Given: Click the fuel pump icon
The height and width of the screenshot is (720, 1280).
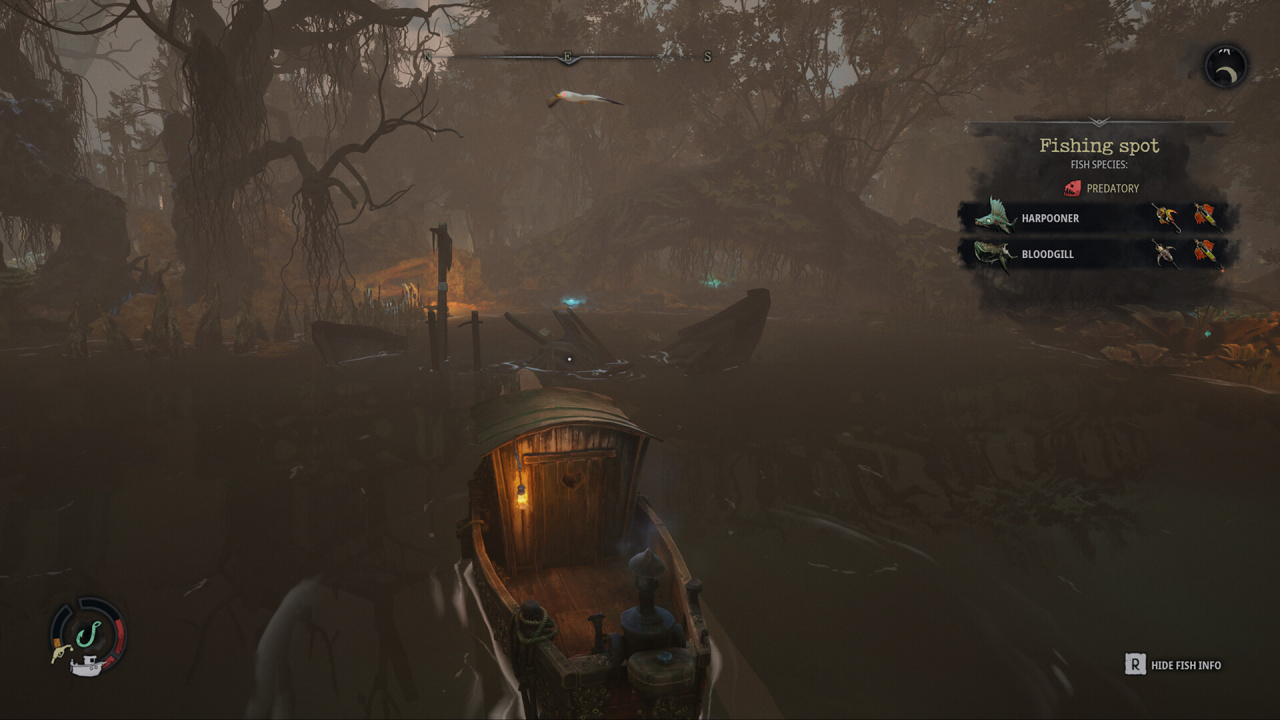Looking at the screenshot, I should [60, 654].
